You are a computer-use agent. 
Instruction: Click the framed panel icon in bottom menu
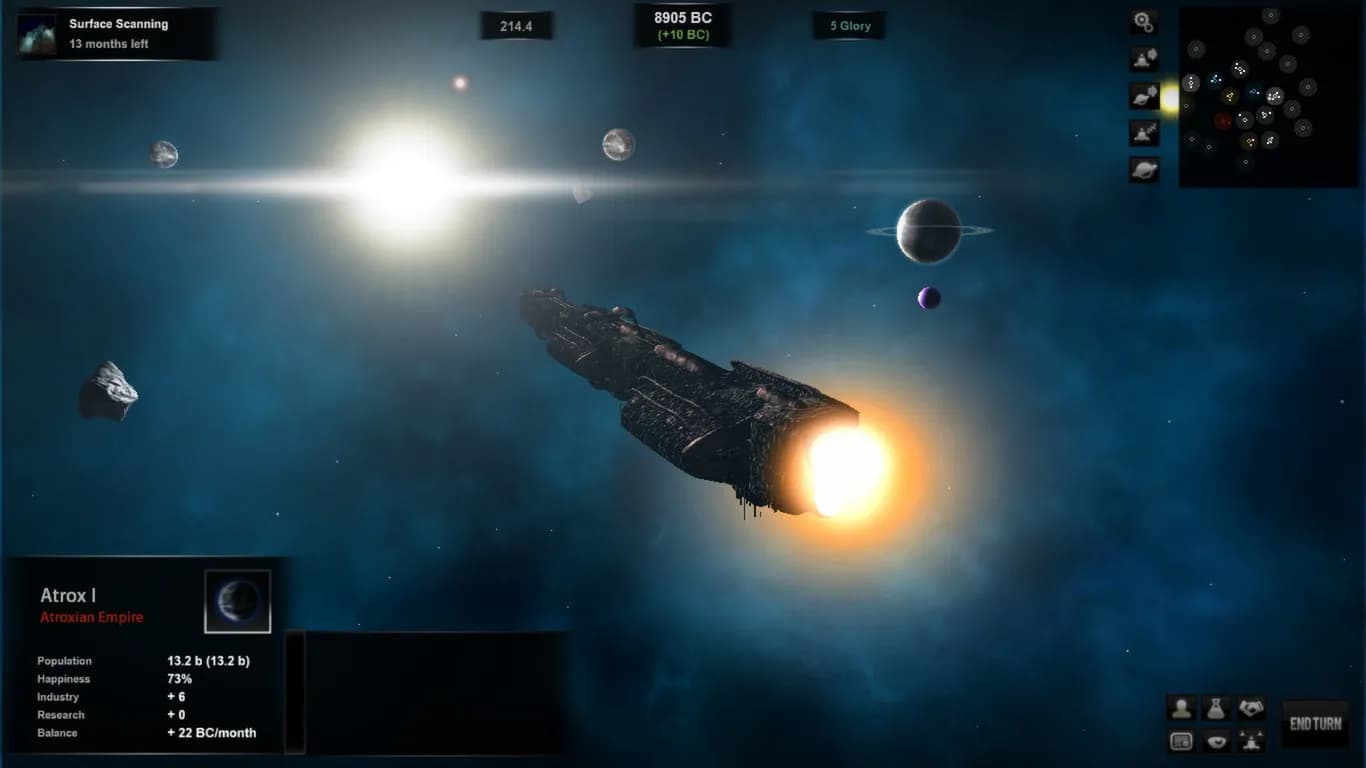tap(1182, 741)
